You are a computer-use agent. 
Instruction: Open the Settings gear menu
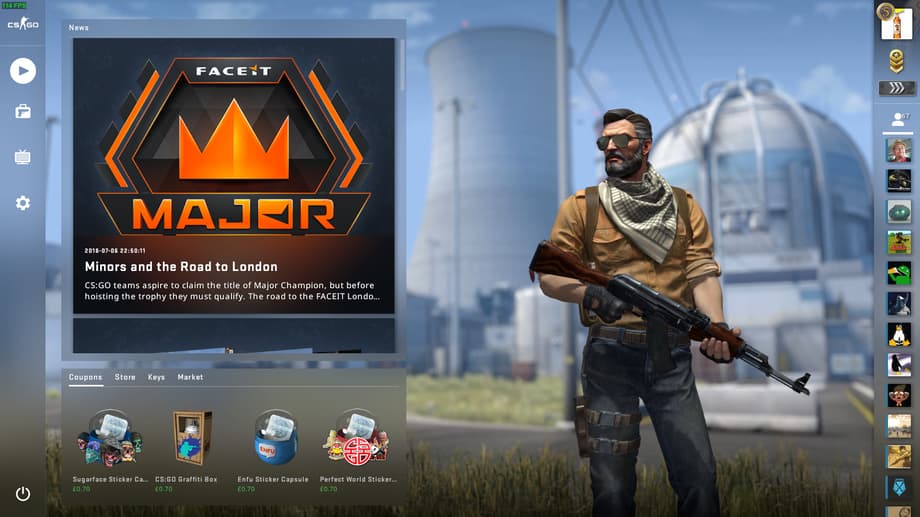22,203
